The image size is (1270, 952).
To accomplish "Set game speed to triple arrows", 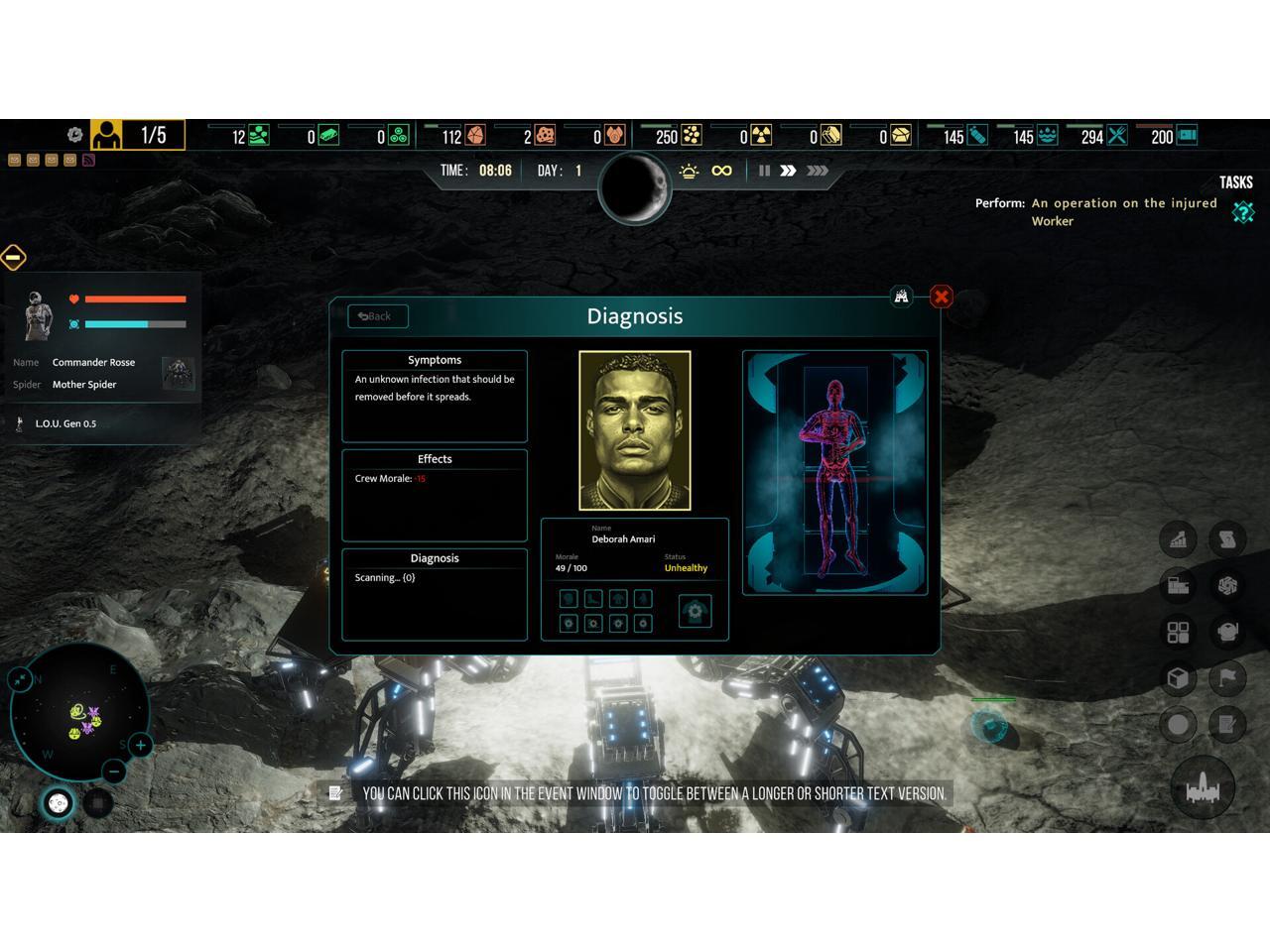I will coord(818,171).
